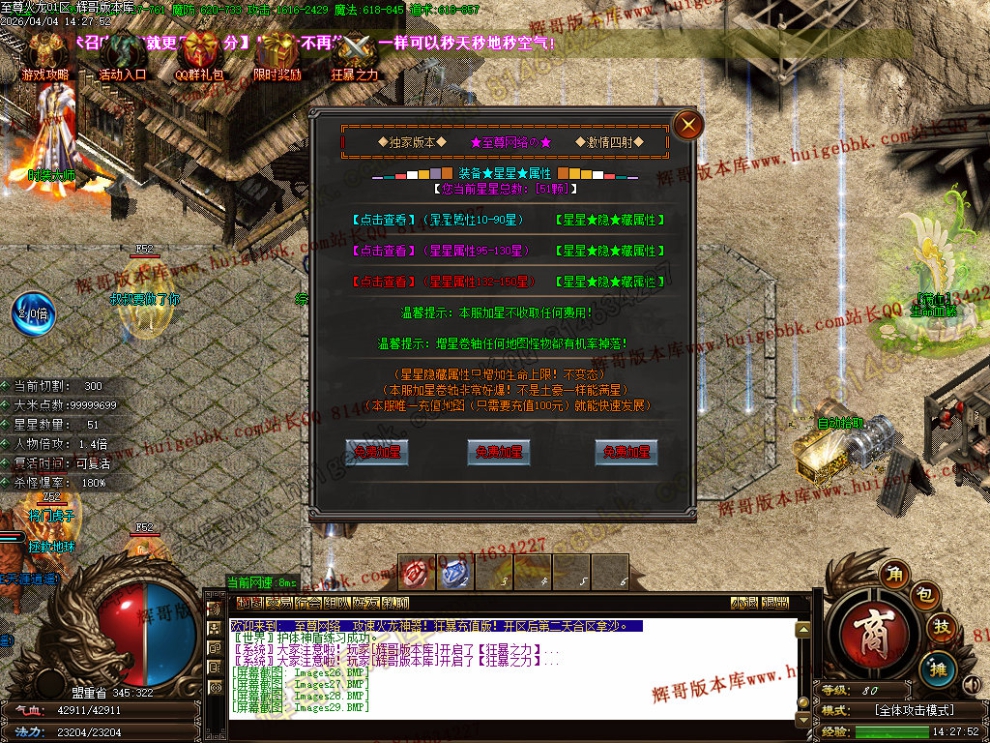
Task: Toggle sound with the speaker icon
Action: click(x=971, y=685)
